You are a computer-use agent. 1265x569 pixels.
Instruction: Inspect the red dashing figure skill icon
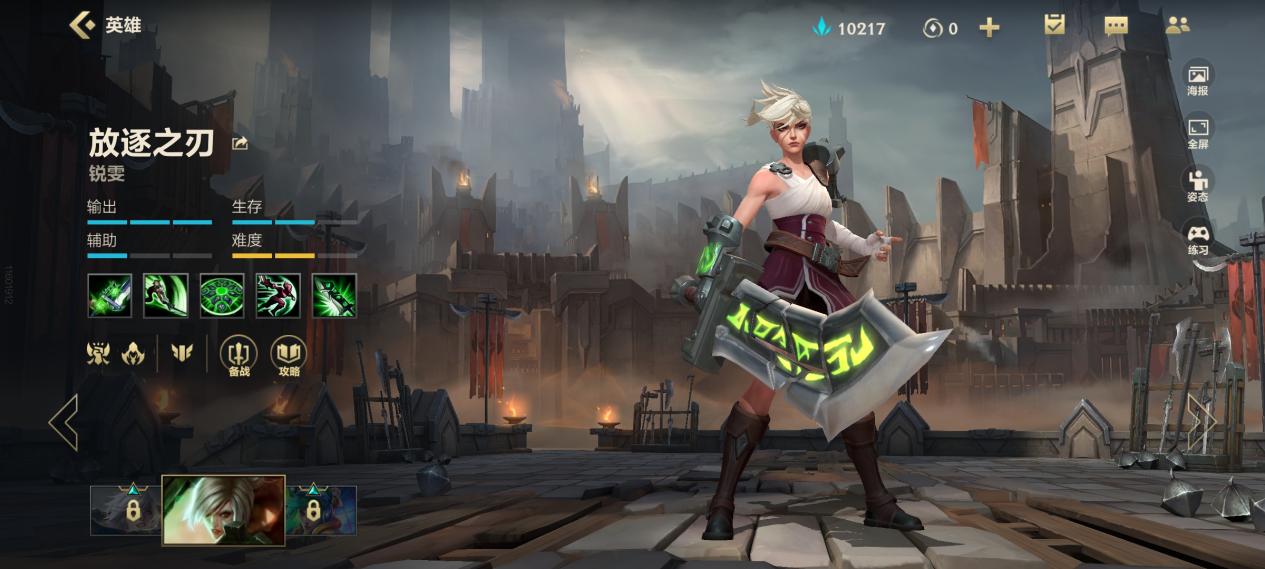(x=277, y=296)
